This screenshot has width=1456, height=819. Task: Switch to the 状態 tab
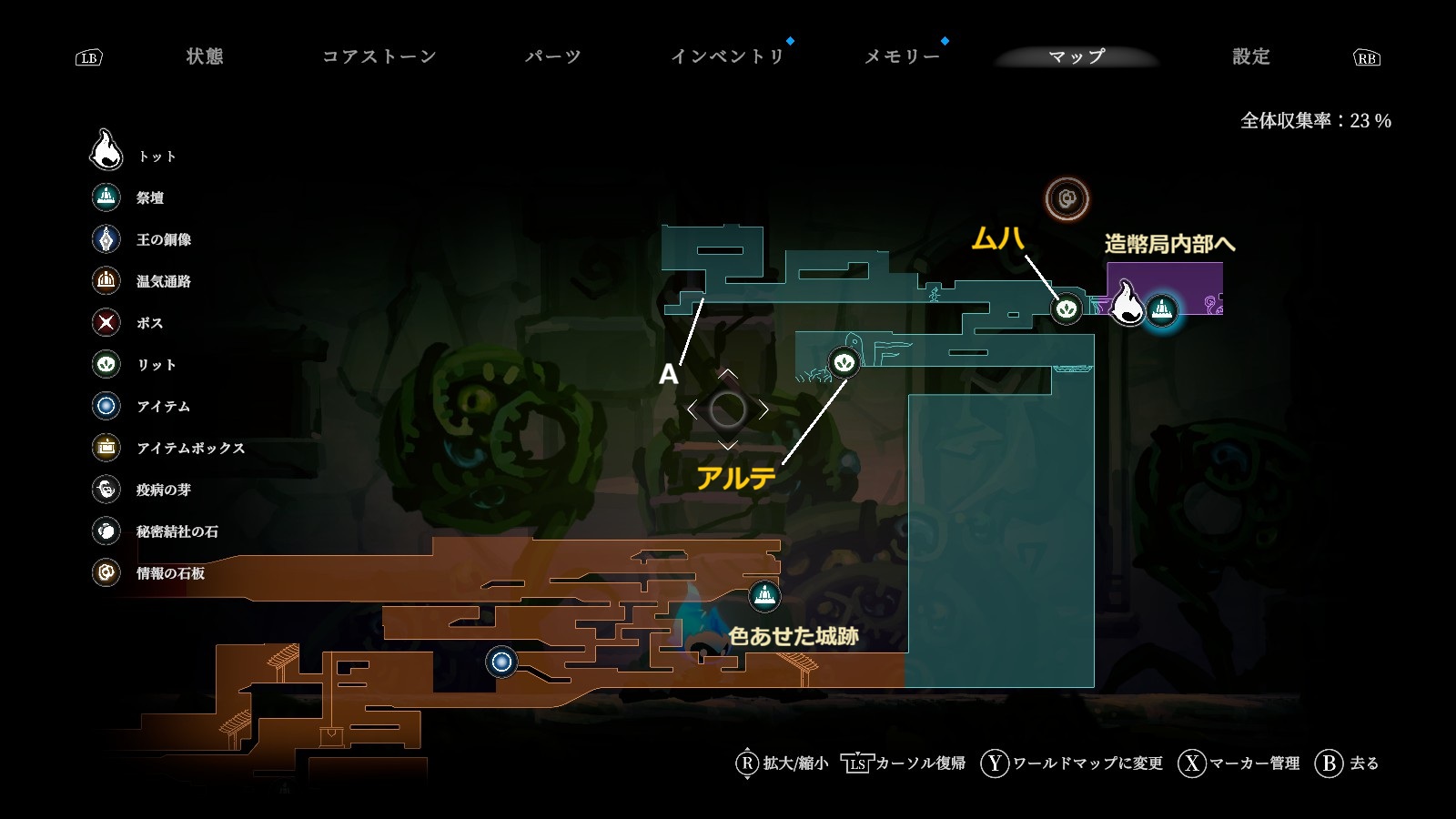[205, 56]
